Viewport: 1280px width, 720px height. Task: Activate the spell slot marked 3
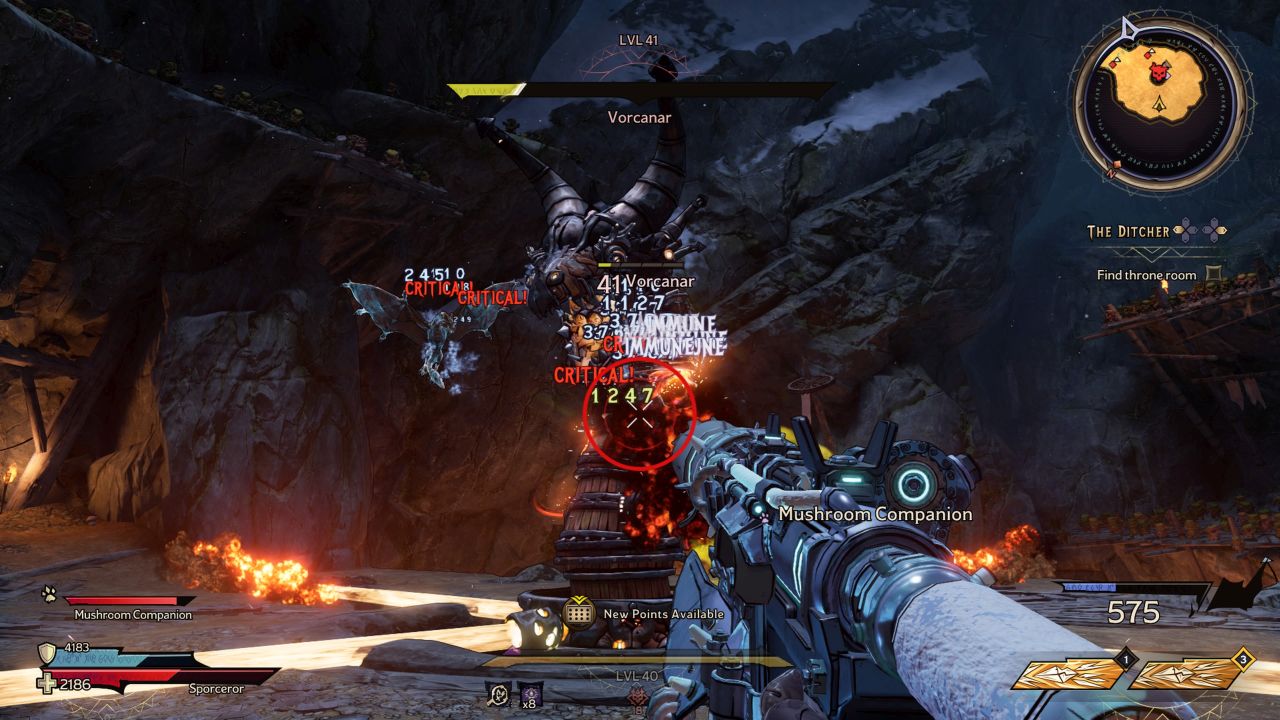tap(1188, 674)
